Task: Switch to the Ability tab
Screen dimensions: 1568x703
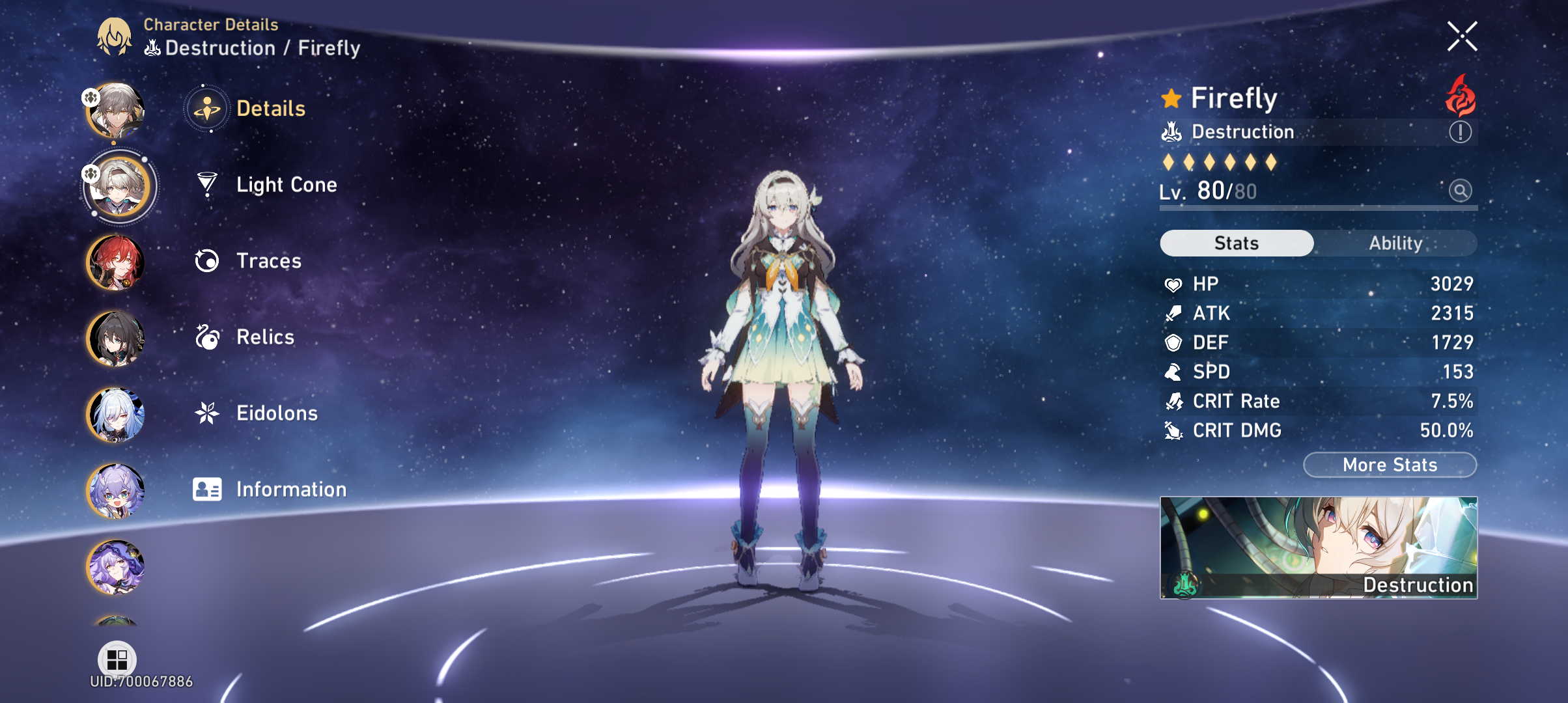Action: click(1396, 243)
